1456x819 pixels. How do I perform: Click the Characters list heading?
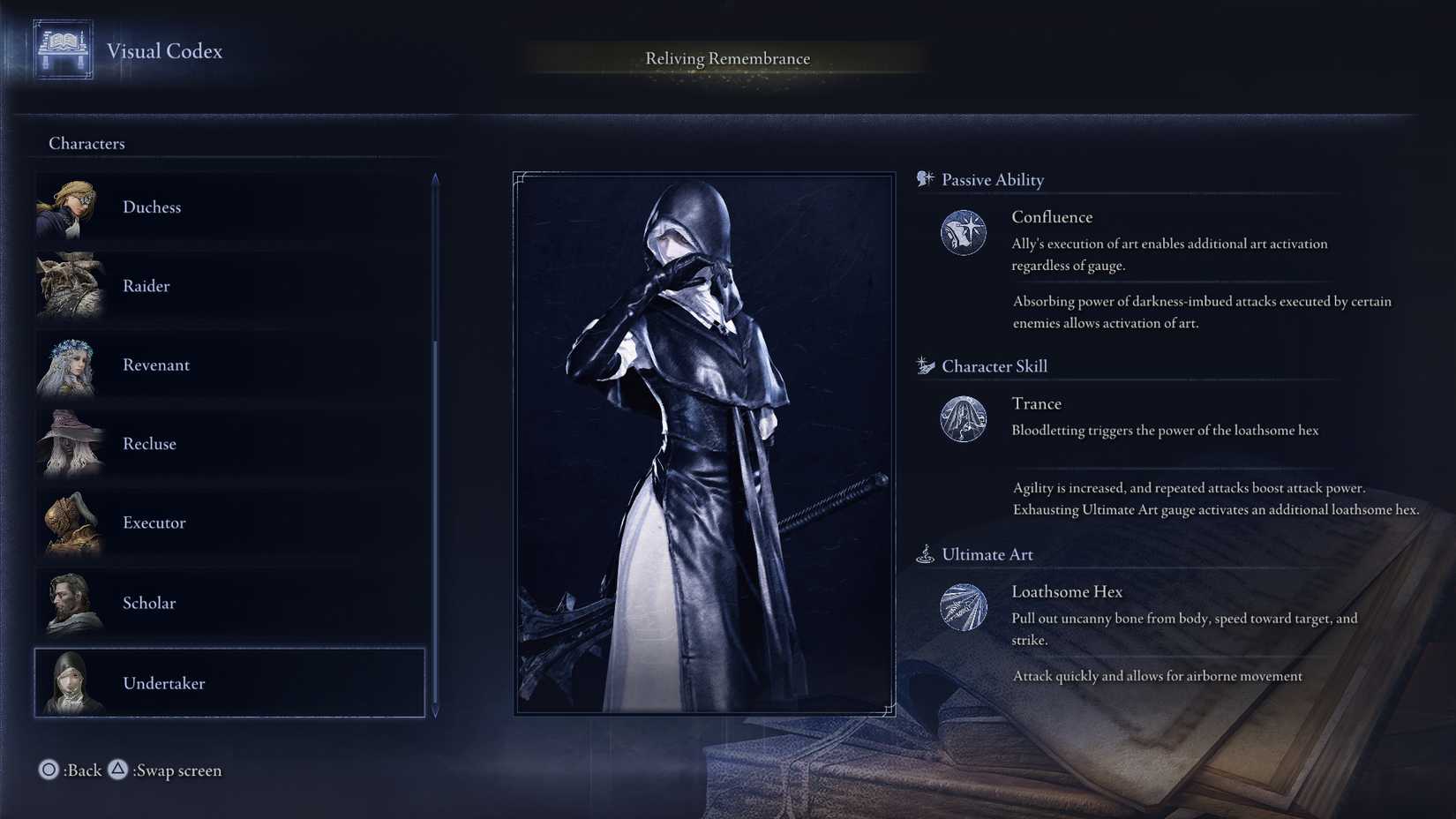coord(86,142)
